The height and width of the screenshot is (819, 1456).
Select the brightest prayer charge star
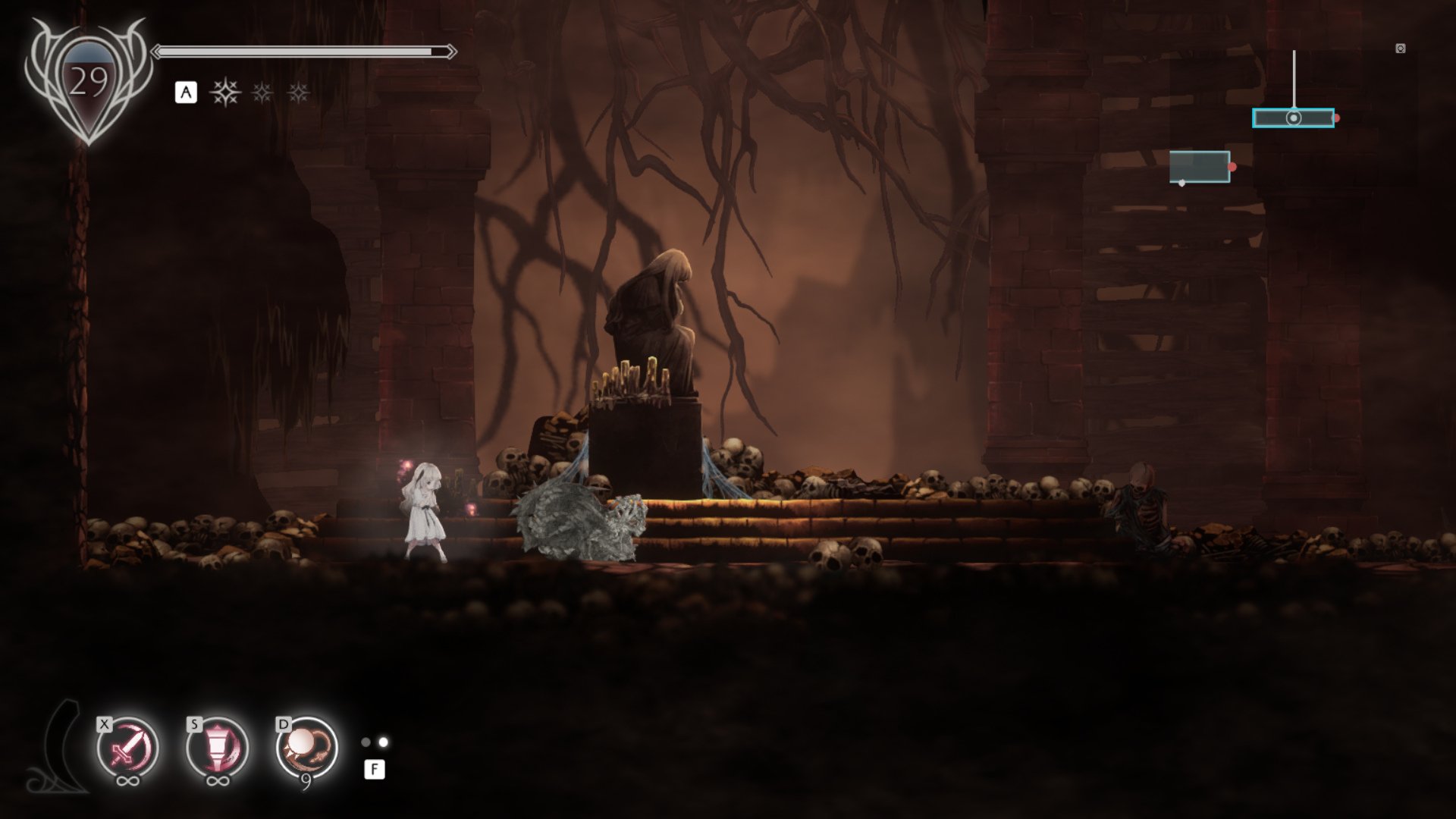tap(225, 93)
